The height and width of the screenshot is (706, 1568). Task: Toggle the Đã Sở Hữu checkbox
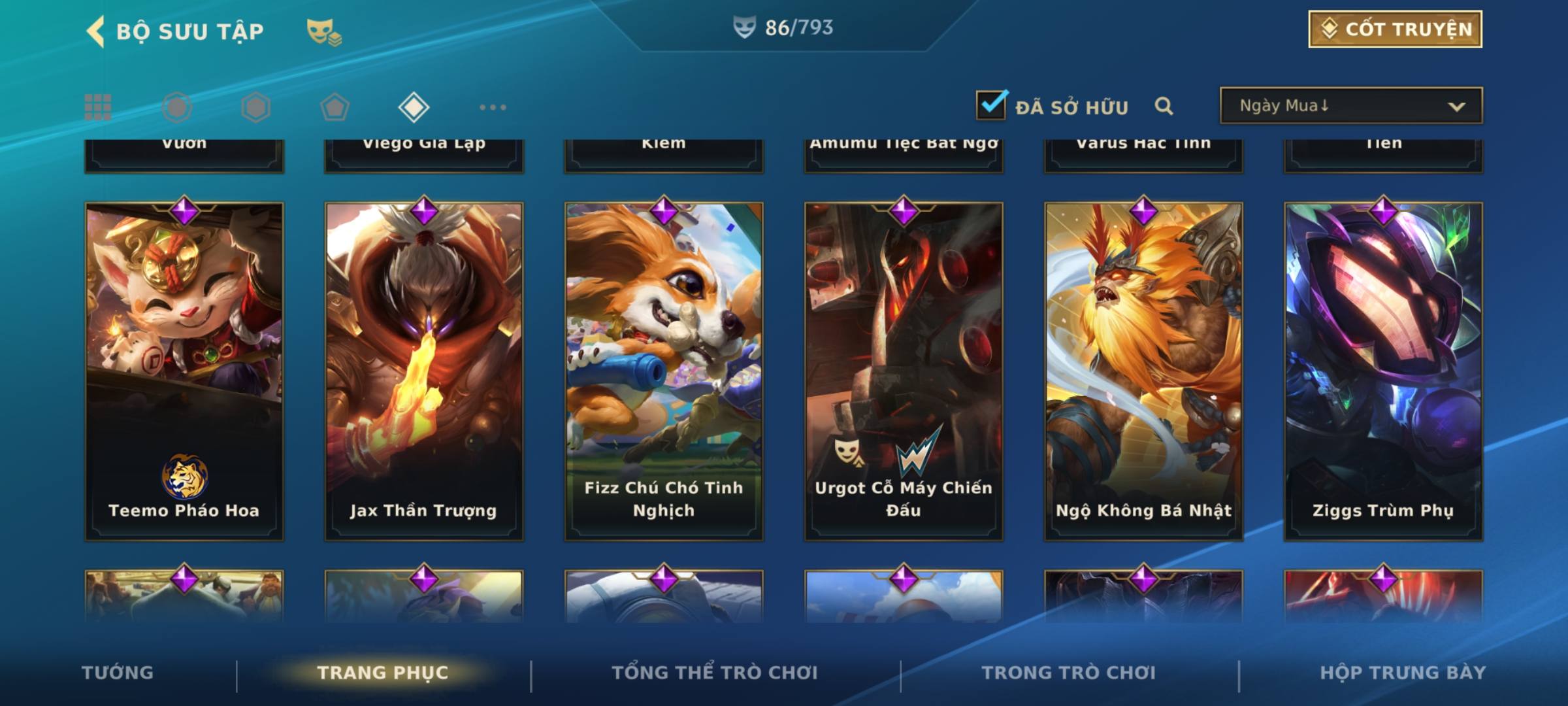pyautogui.click(x=990, y=105)
